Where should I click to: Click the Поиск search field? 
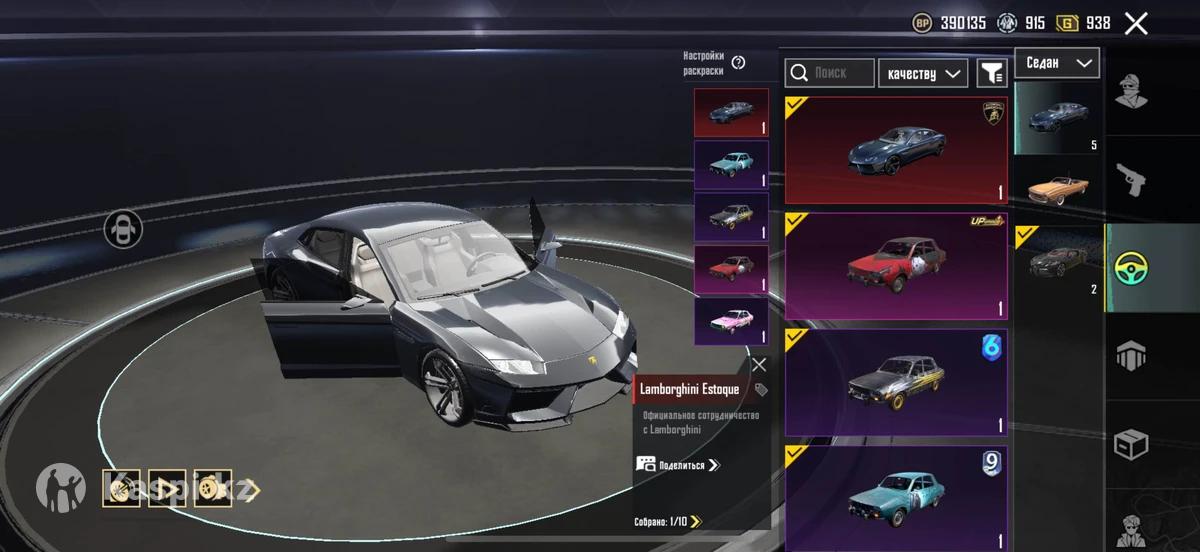(x=830, y=73)
